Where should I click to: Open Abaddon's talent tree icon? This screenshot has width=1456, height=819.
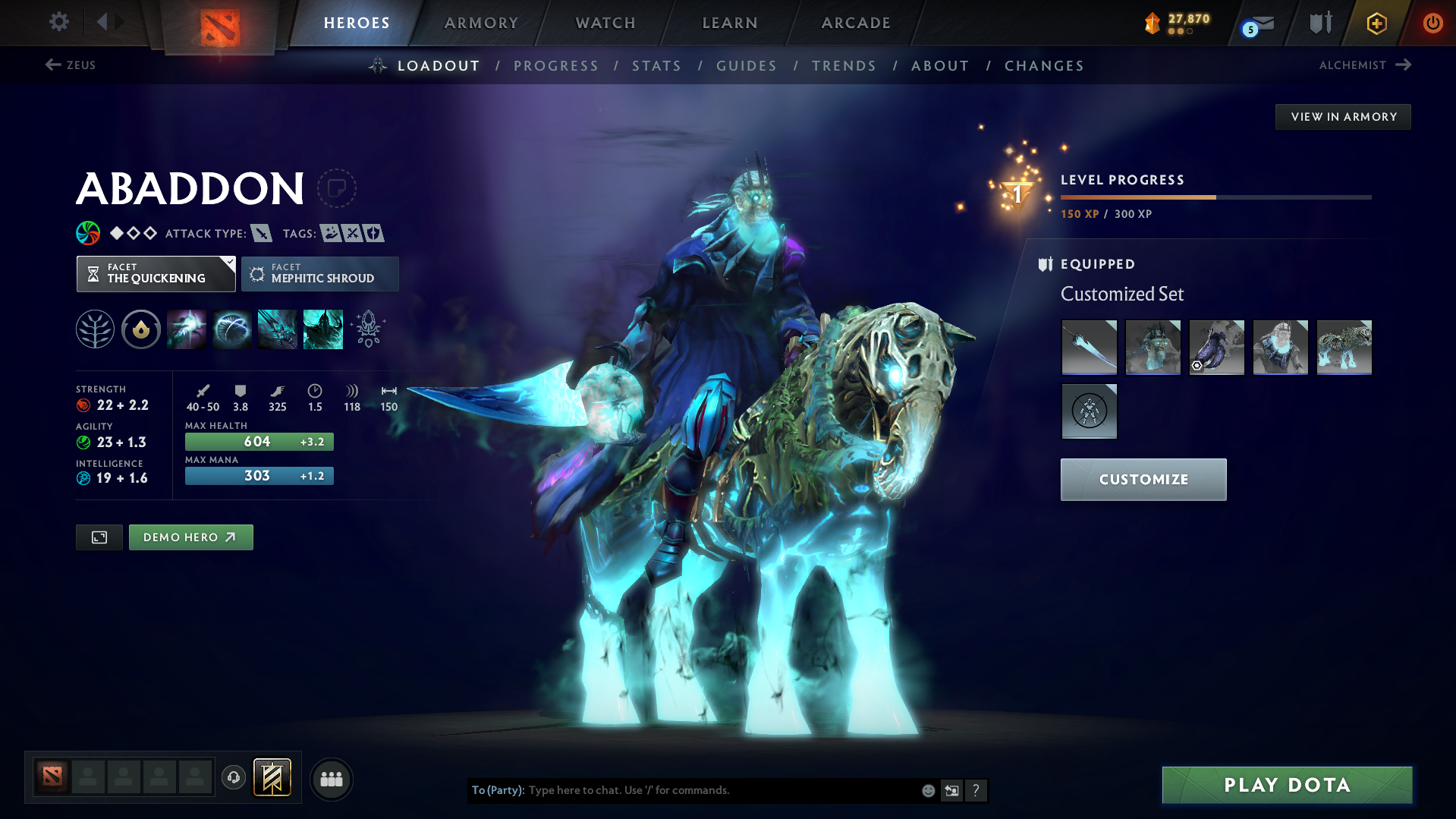tap(95, 329)
